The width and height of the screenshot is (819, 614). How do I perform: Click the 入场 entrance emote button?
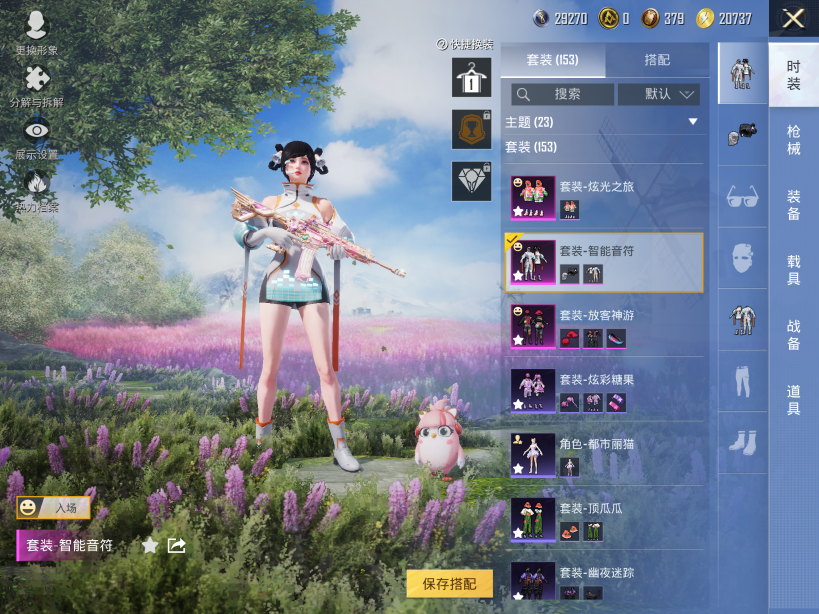tap(53, 508)
